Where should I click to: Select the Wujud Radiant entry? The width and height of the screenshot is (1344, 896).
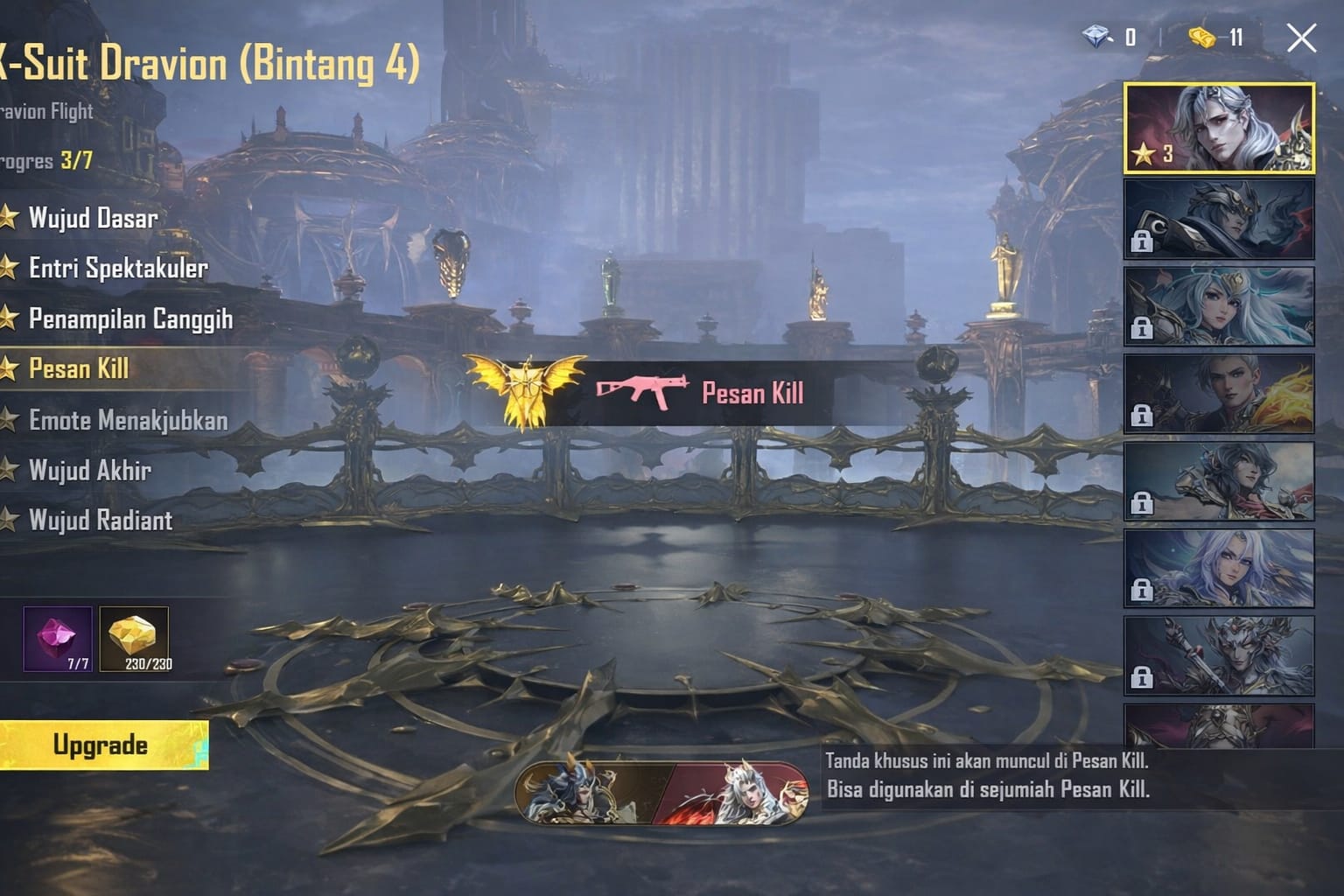(x=100, y=521)
